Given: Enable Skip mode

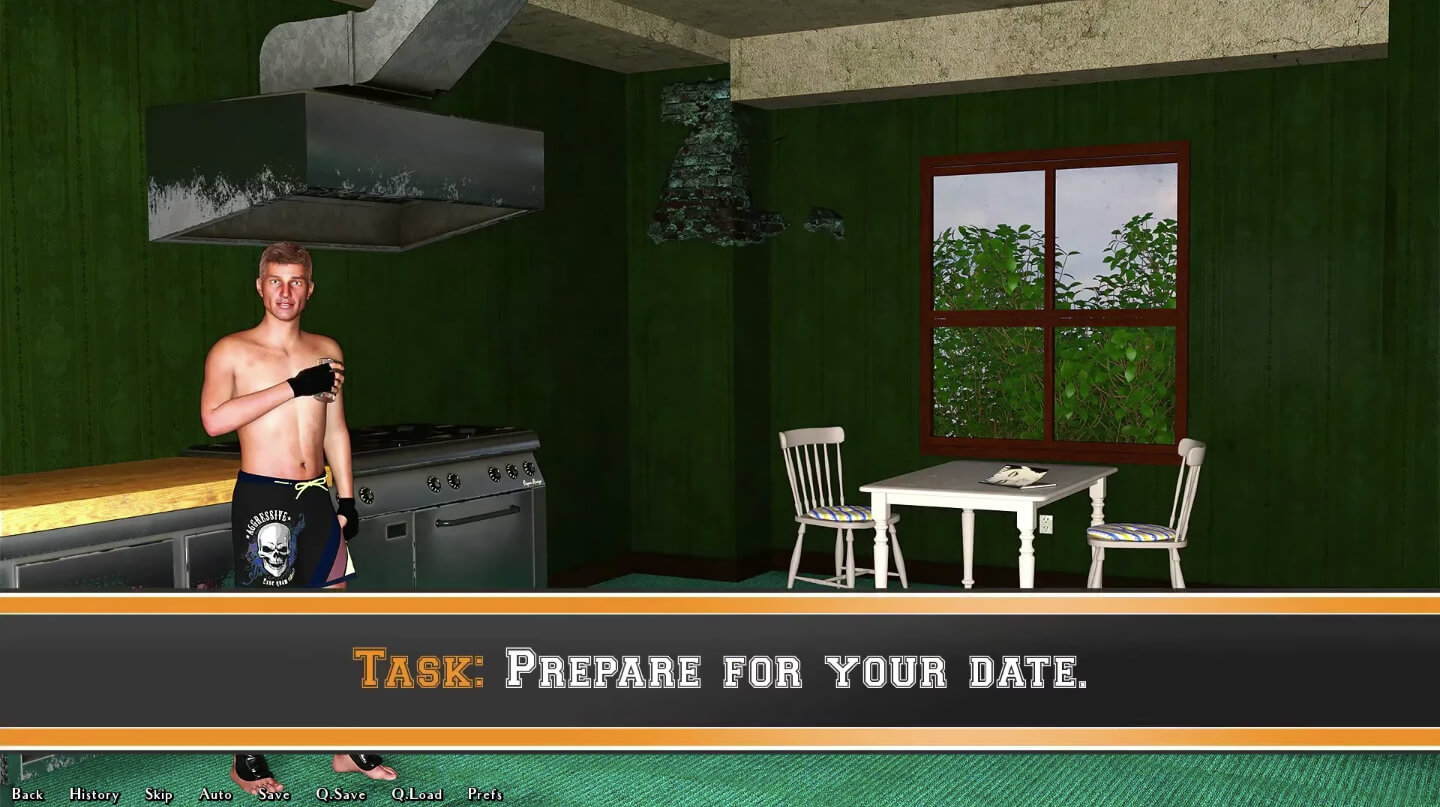Looking at the screenshot, I should pyautogui.click(x=158, y=794).
